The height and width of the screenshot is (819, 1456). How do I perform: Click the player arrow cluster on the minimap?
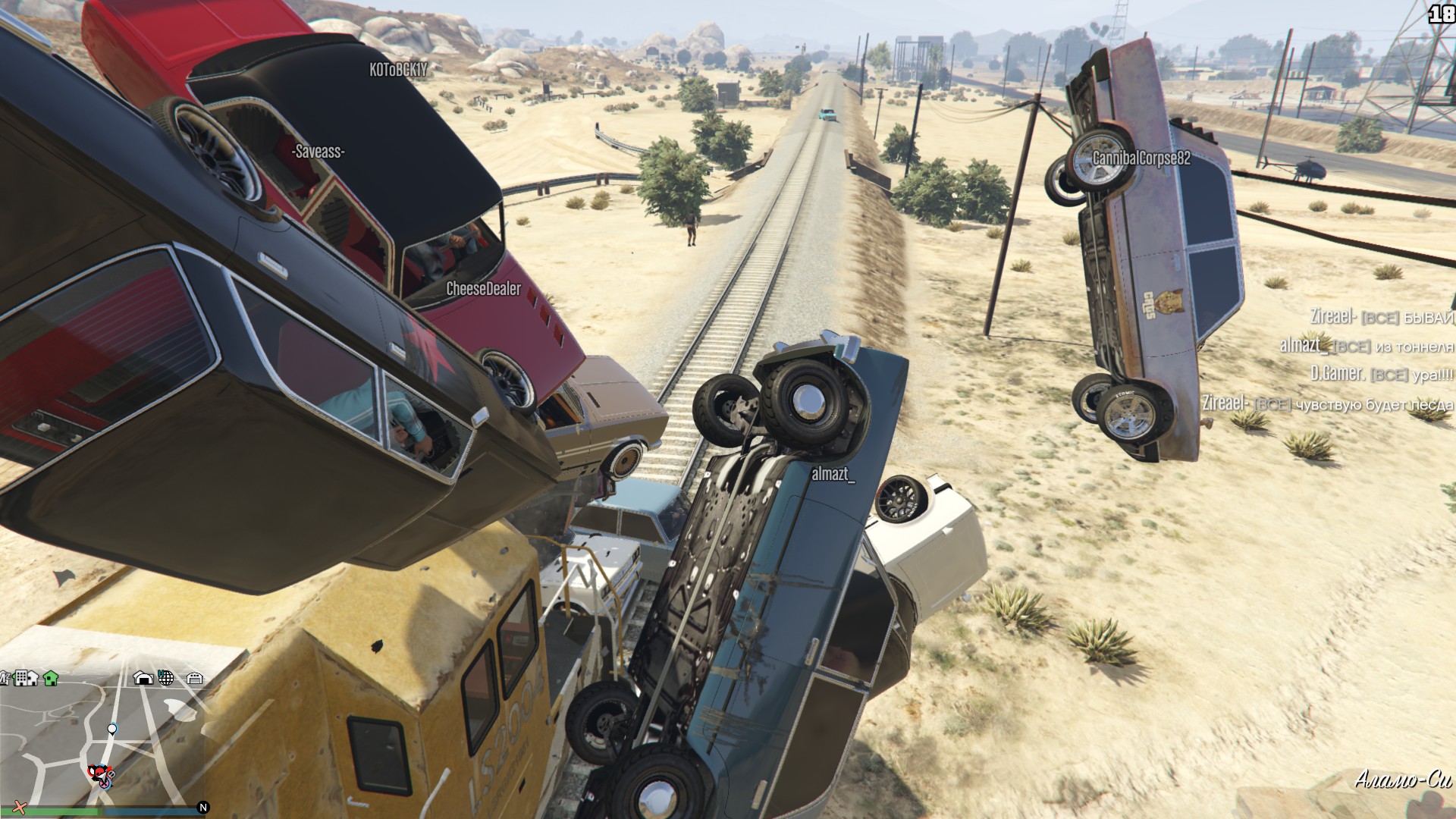coord(100,775)
